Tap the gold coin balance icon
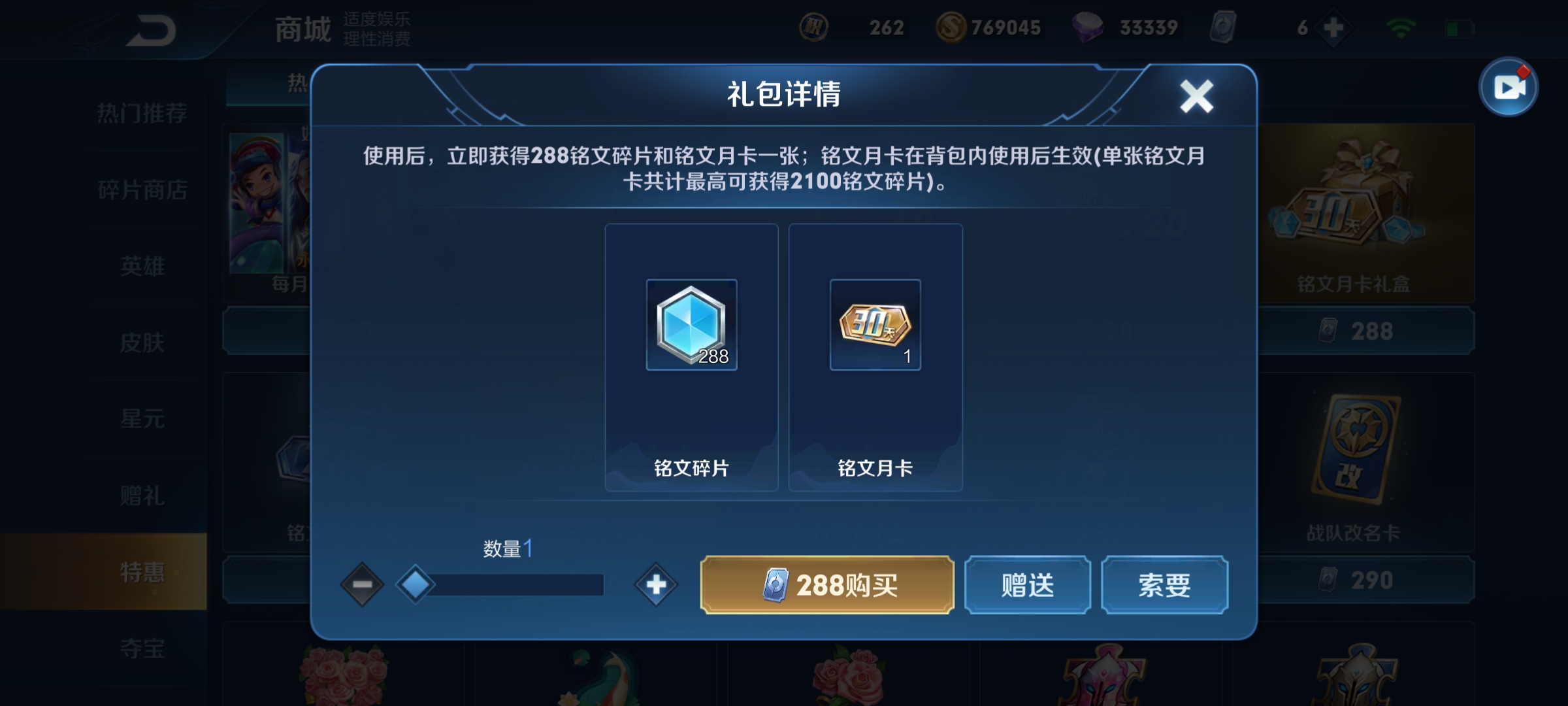Screen dimensions: 1568x706 (x=953, y=27)
